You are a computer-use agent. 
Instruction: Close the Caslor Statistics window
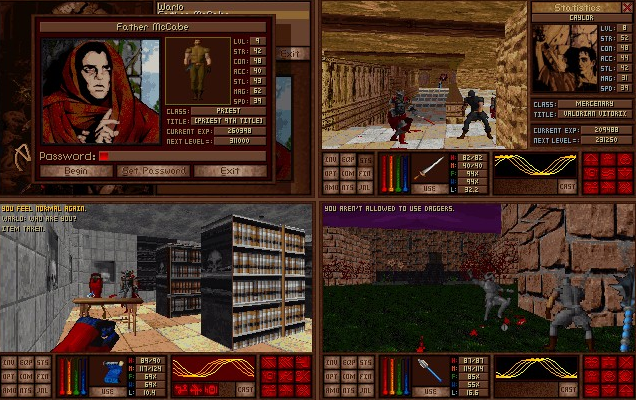pos(627,7)
